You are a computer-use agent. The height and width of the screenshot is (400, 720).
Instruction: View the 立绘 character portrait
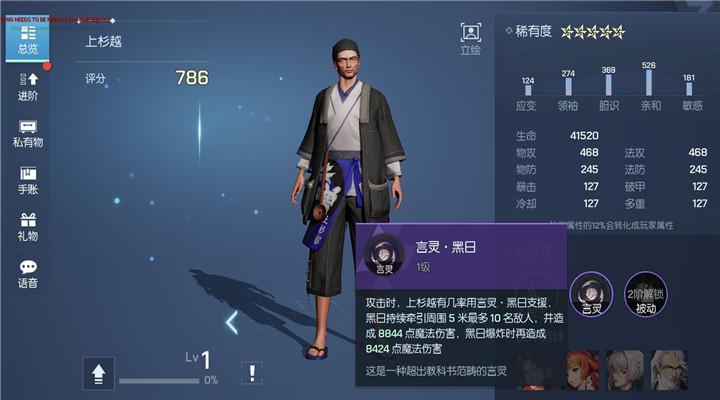pyautogui.click(x=470, y=39)
